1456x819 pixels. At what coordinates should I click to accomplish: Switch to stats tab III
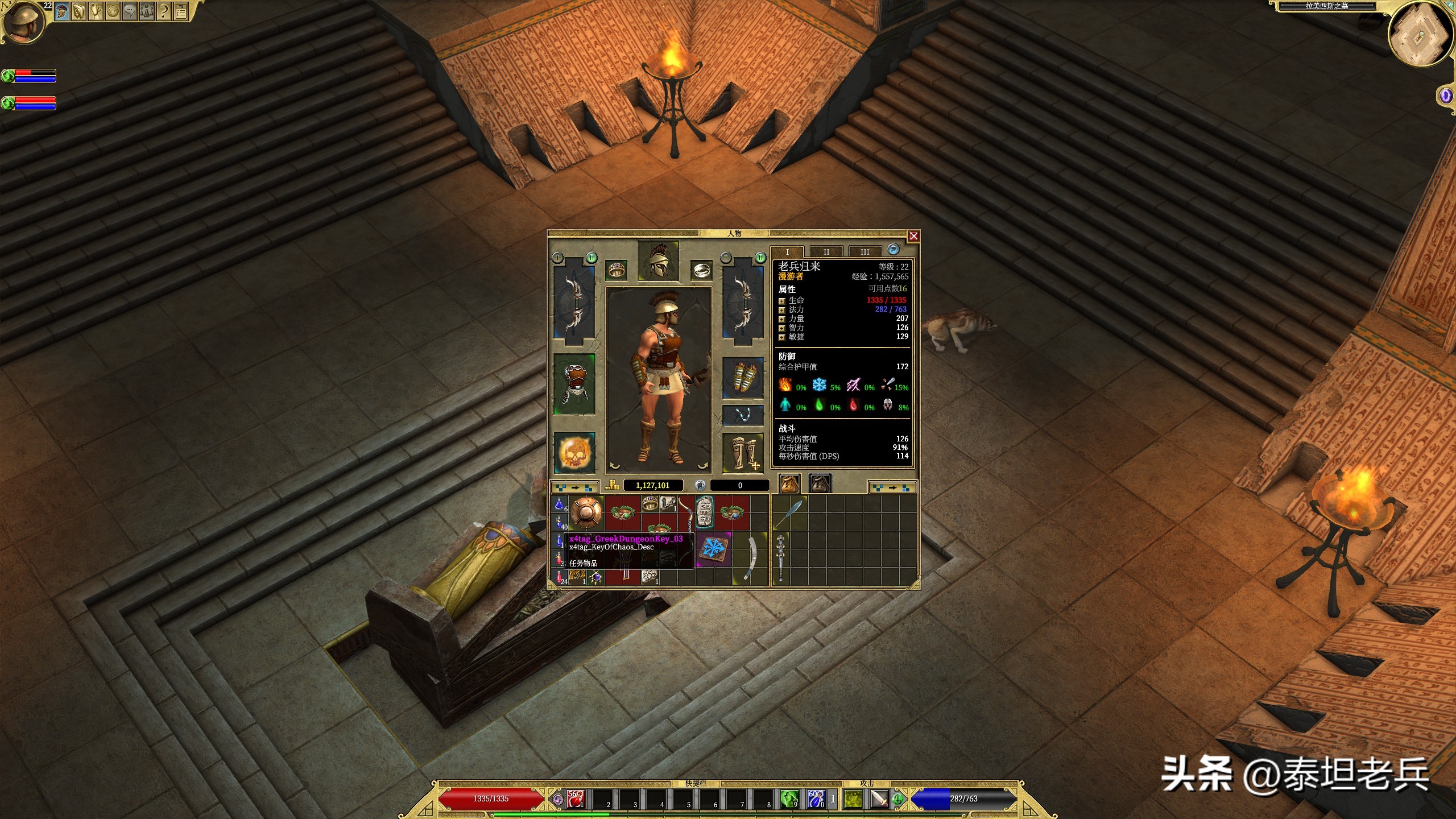click(x=864, y=251)
